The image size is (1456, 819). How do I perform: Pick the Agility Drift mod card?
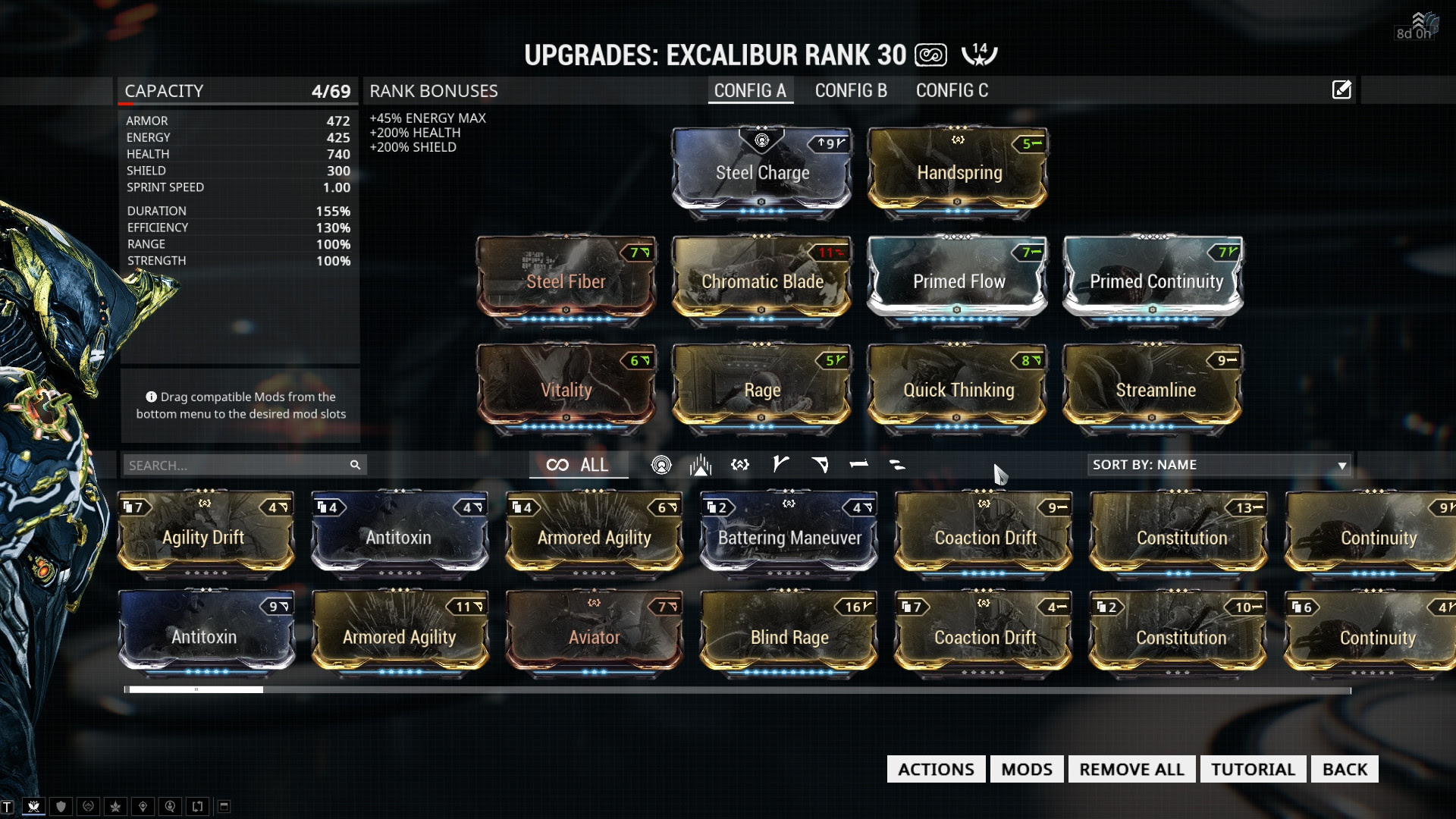205,536
